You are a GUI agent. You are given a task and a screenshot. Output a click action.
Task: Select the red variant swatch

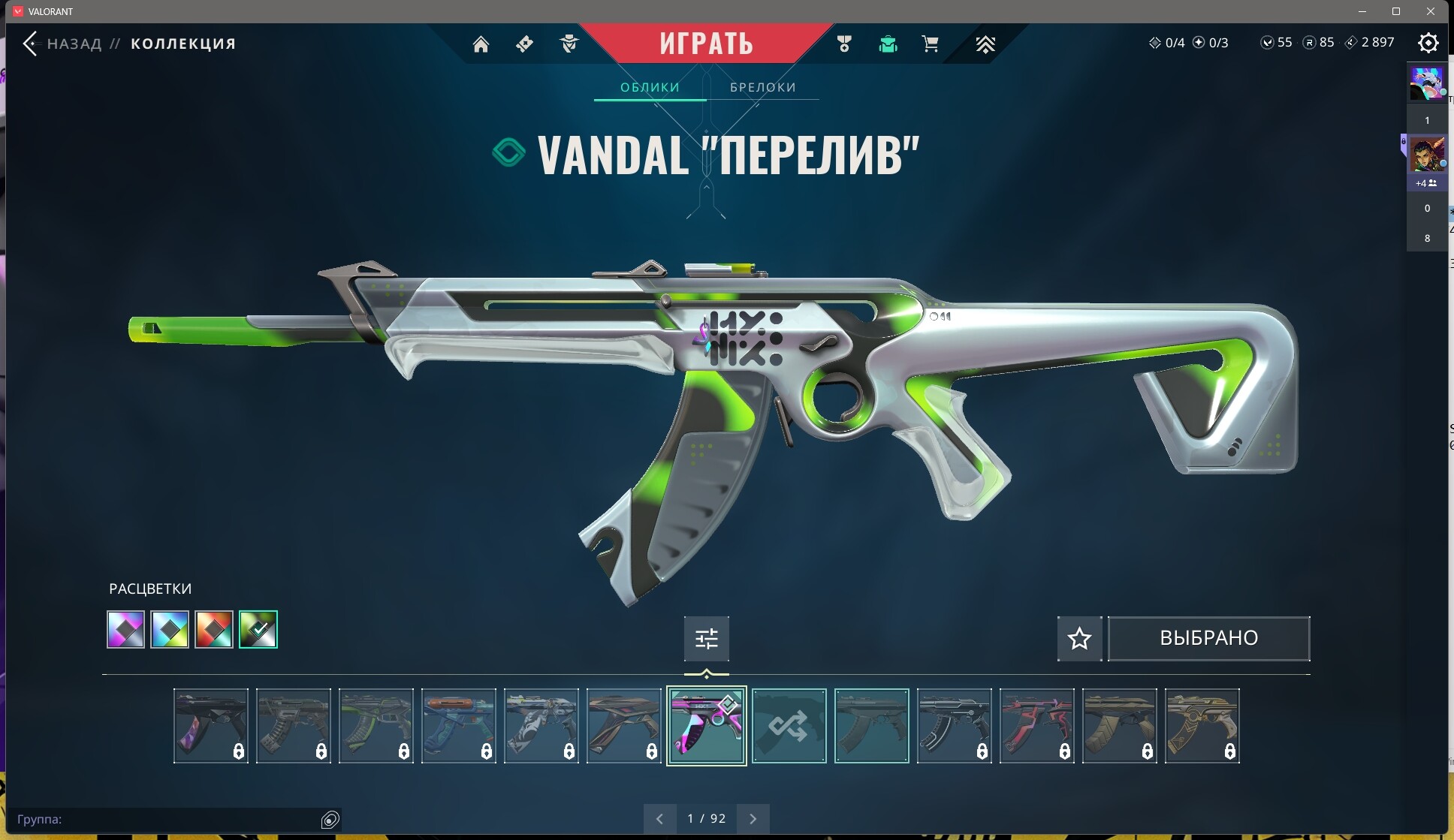click(x=214, y=629)
